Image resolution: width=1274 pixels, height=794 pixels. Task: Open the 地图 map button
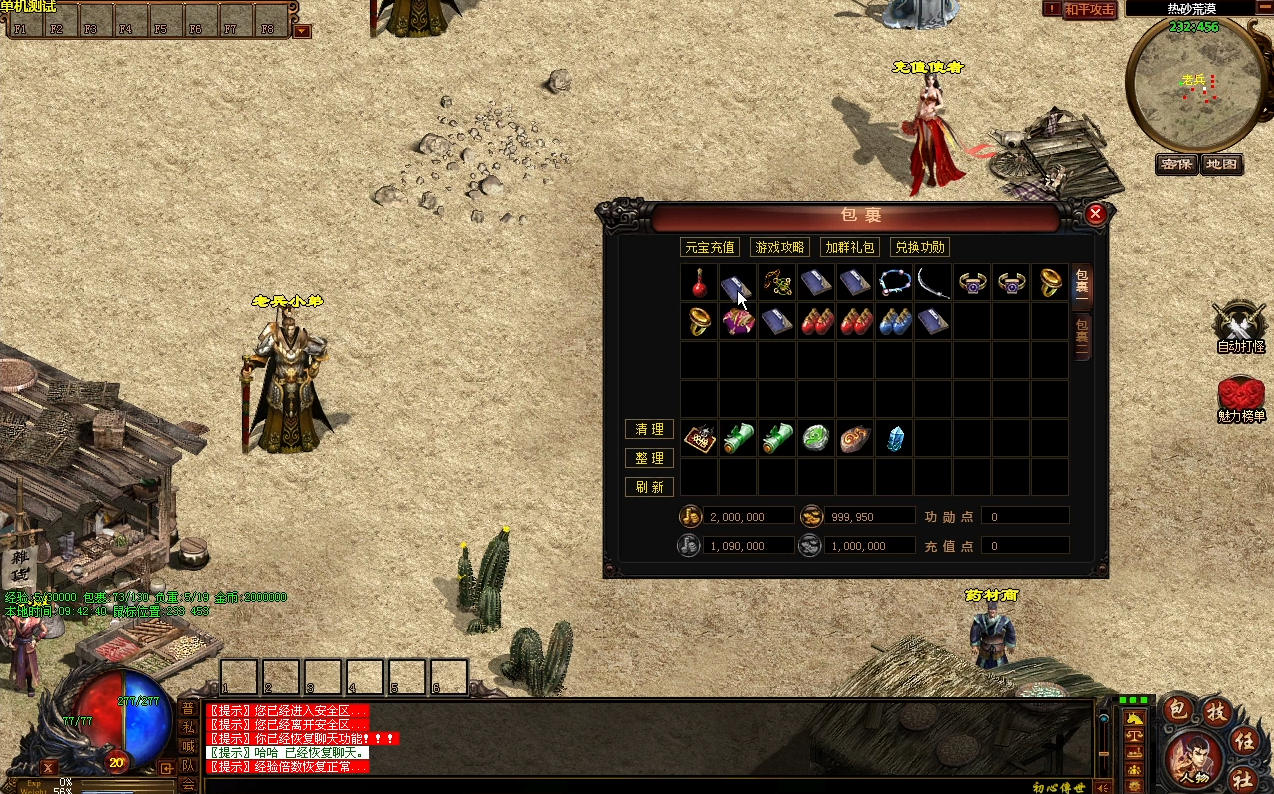coord(1221,164)
